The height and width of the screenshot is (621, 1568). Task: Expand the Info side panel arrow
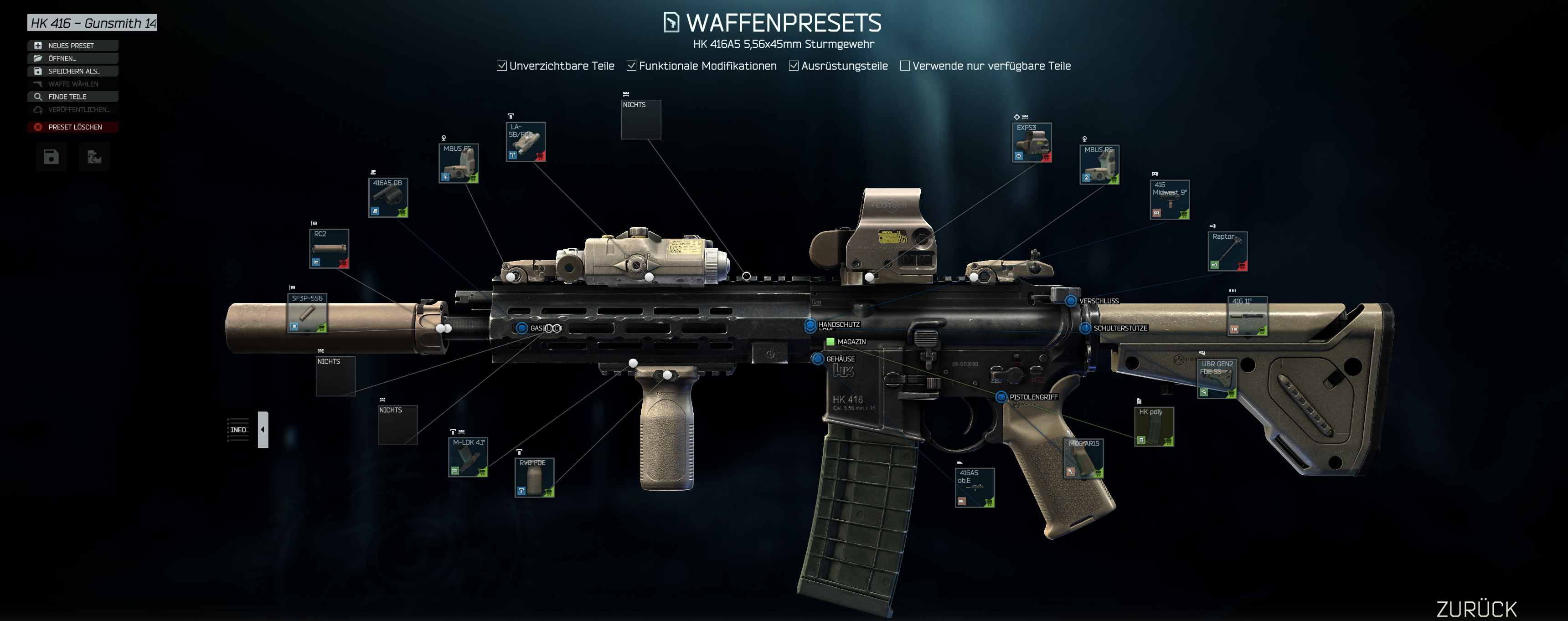(x=263, y=430)
